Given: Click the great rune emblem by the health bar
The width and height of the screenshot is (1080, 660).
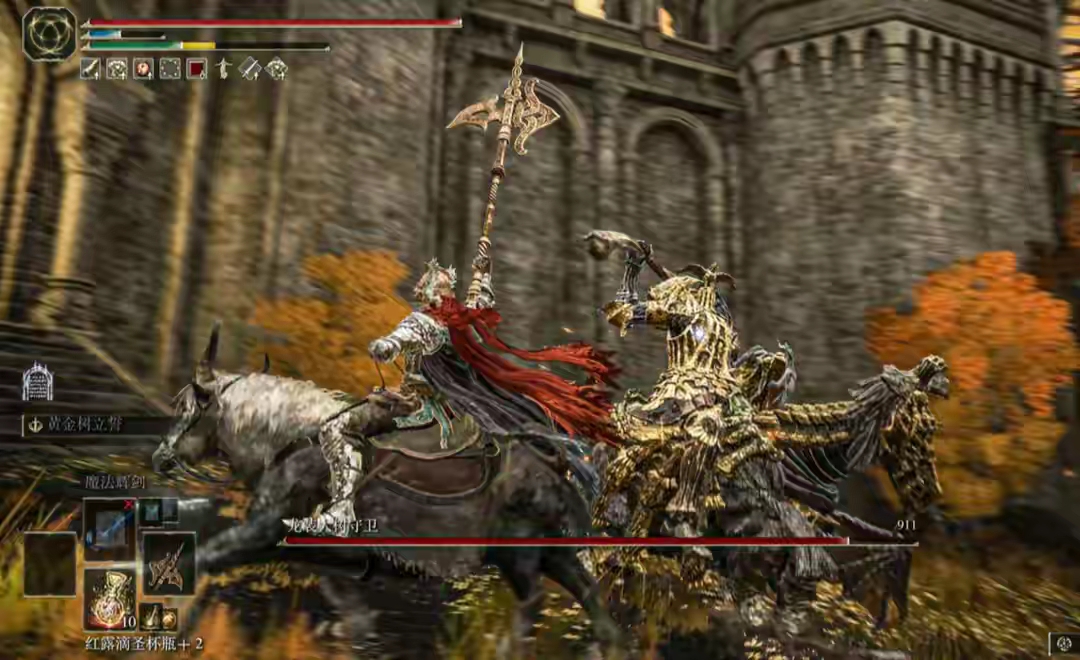Looking at the screenshot, I should pos(49,34).
